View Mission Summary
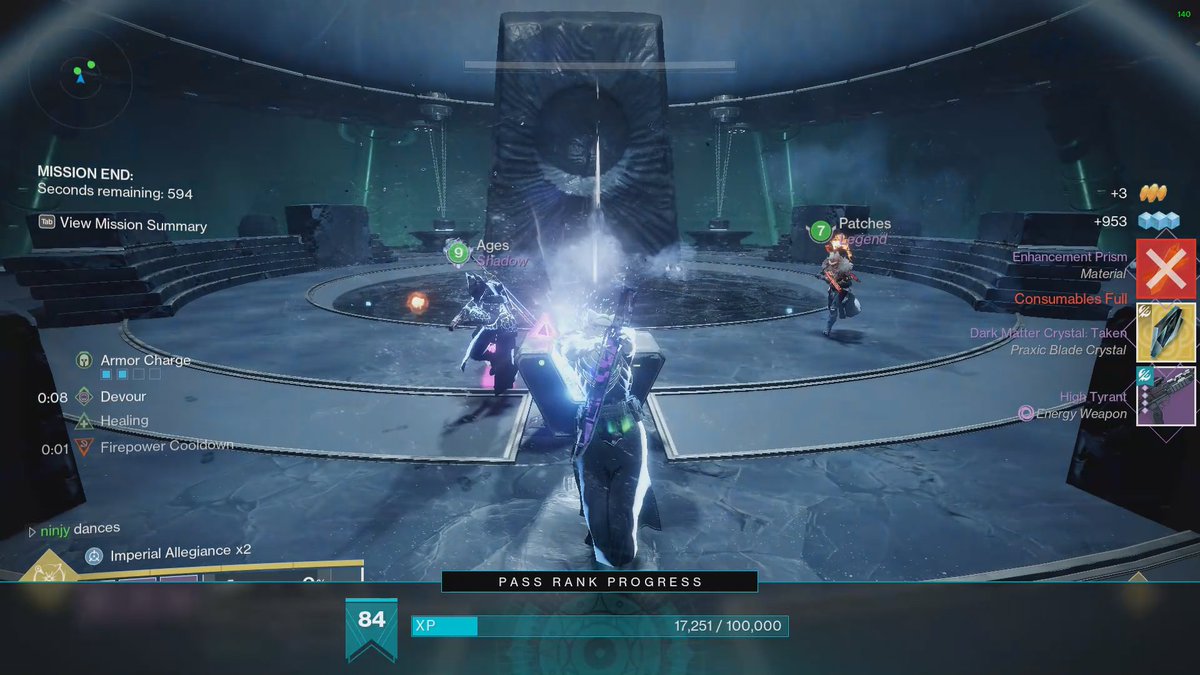 click(123, 224)
